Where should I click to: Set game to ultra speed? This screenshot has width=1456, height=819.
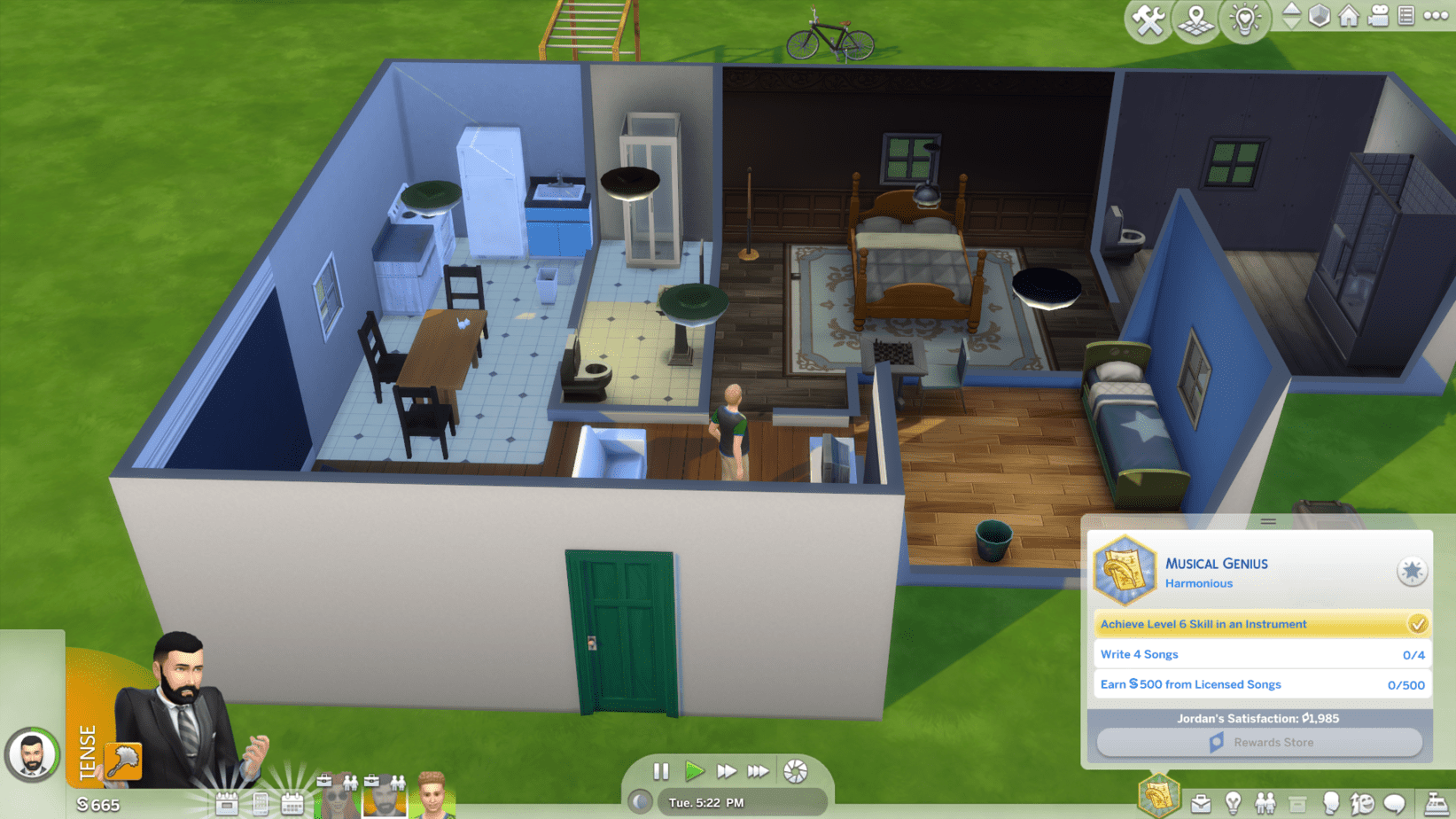758,771
